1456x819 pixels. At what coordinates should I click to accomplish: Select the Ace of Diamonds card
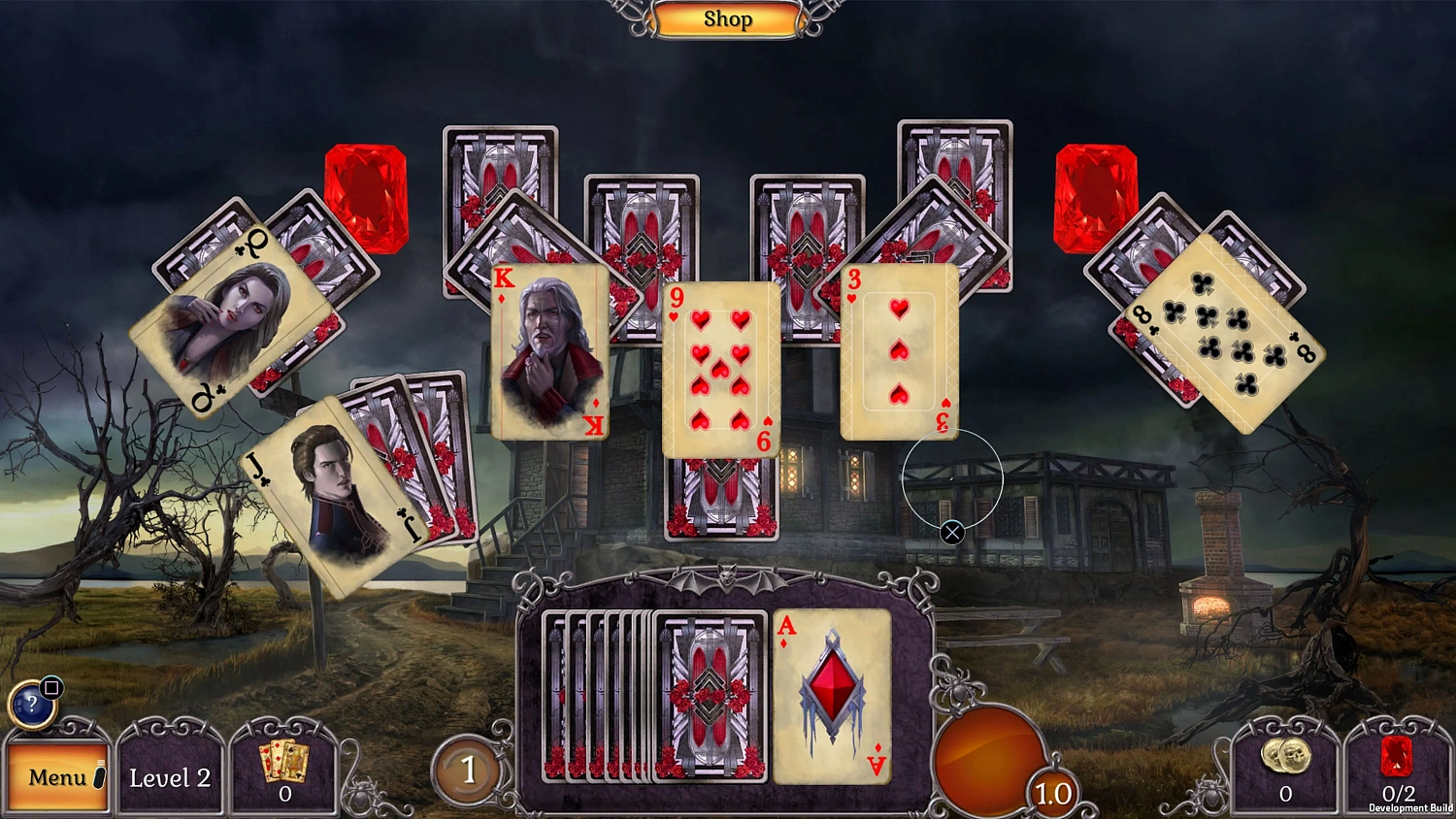click(x=830, y=696)
